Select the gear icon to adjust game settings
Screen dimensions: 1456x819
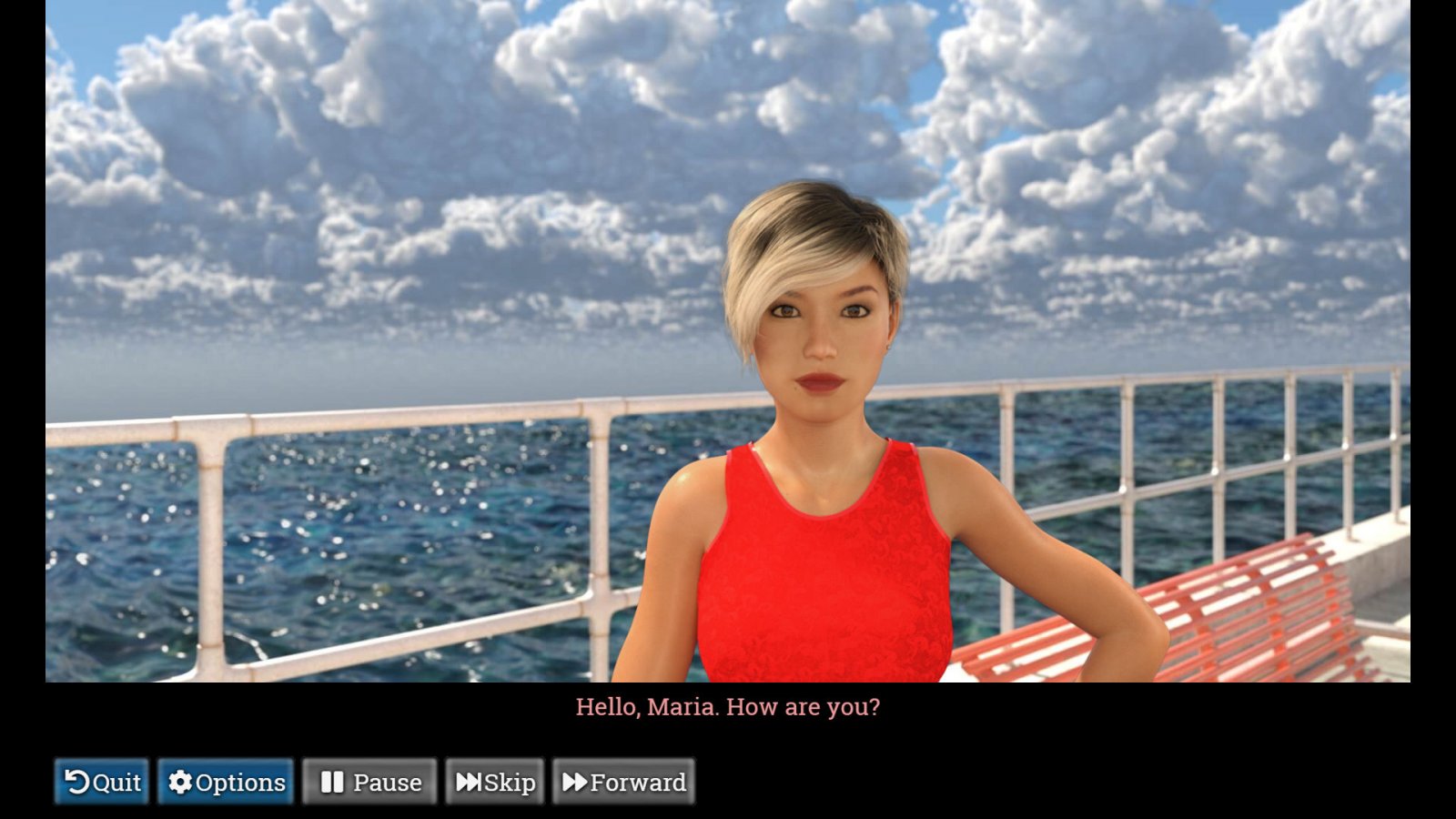coord(179,782)
